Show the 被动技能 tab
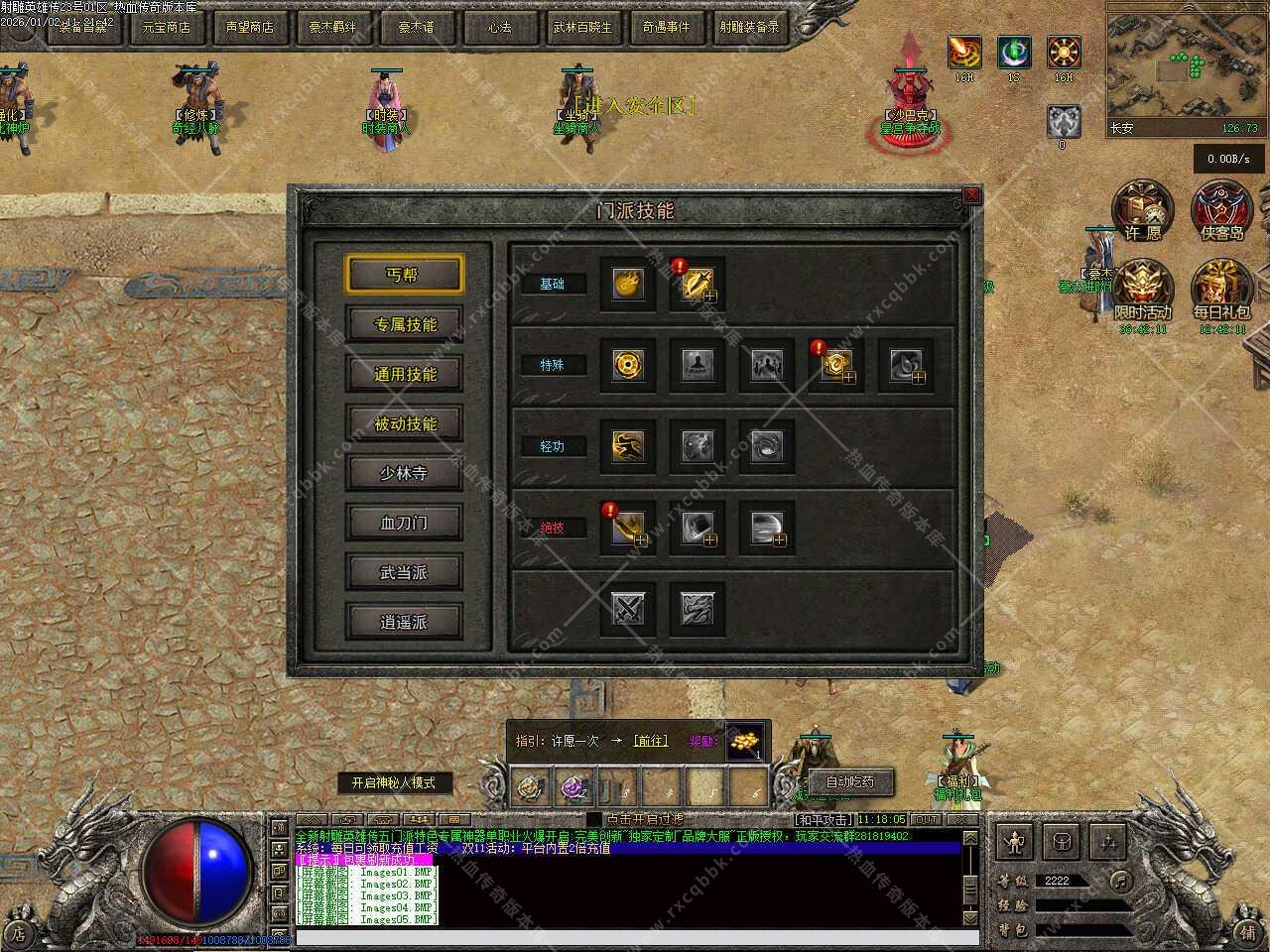Image resolution: width=1270 pixels, height=952 pixels. (404, 423)
